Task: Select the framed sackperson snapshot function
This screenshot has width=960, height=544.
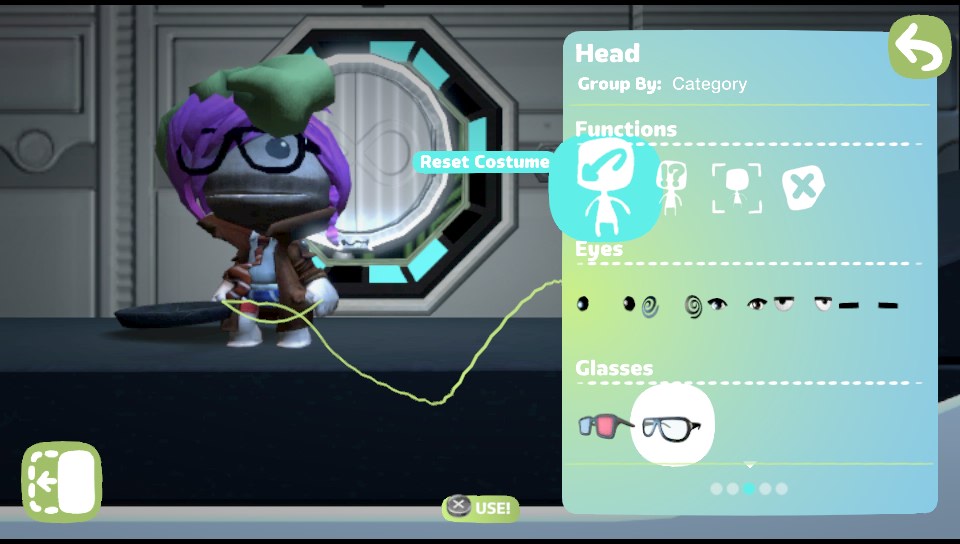Action: tap(736, 187)
